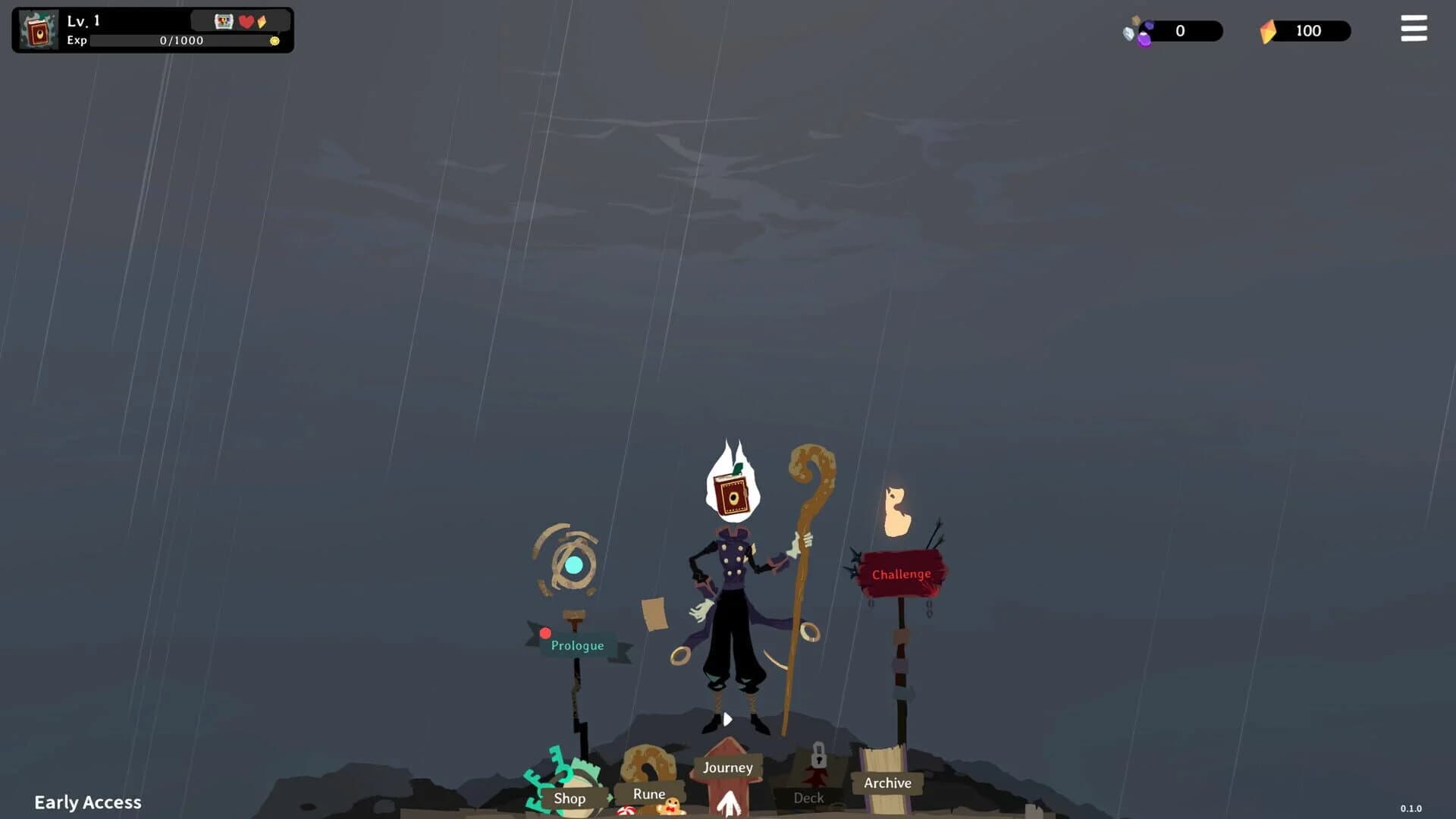The height and width of the screenshot is (819, 1456).
Task: Select the orange shard currency icon
Action: 1267,30
